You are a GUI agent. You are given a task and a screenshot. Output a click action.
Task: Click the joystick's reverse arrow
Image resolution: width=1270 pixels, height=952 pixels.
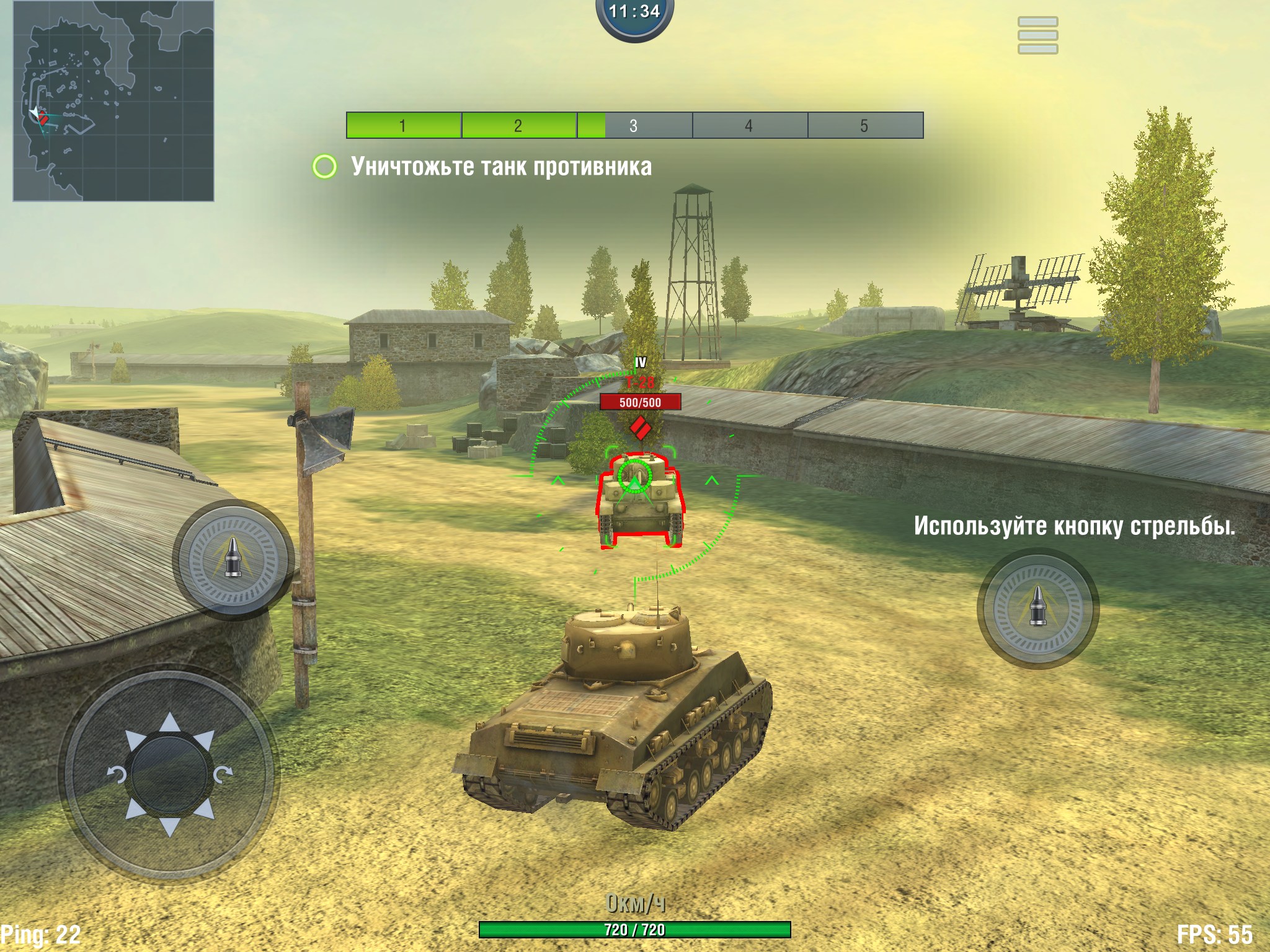(x=170, y=826)
